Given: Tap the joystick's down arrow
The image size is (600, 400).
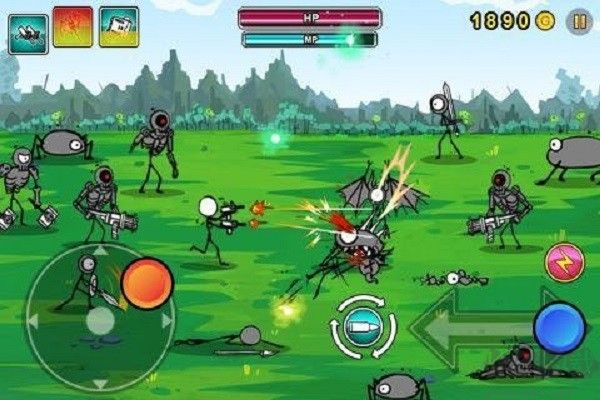Looking at the screenshot, I should click(x=99, y=383).
